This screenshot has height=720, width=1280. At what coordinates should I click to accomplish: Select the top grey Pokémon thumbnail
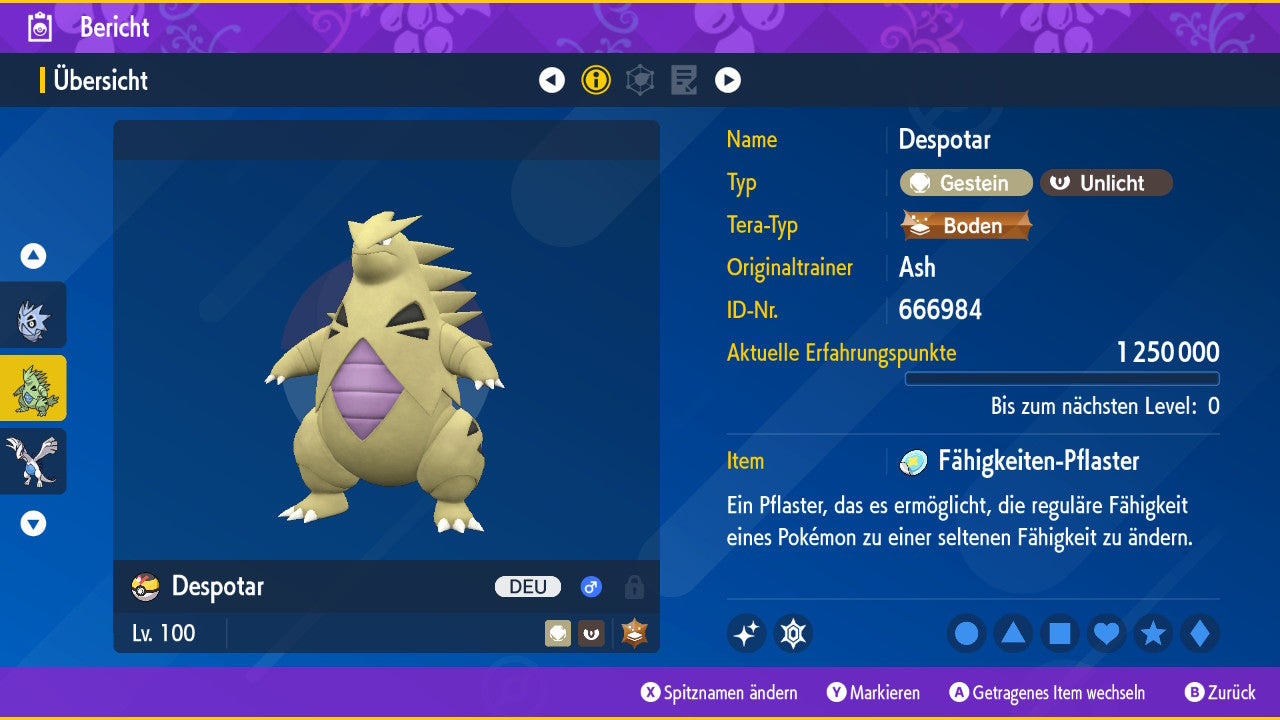[x=33, y=315]
